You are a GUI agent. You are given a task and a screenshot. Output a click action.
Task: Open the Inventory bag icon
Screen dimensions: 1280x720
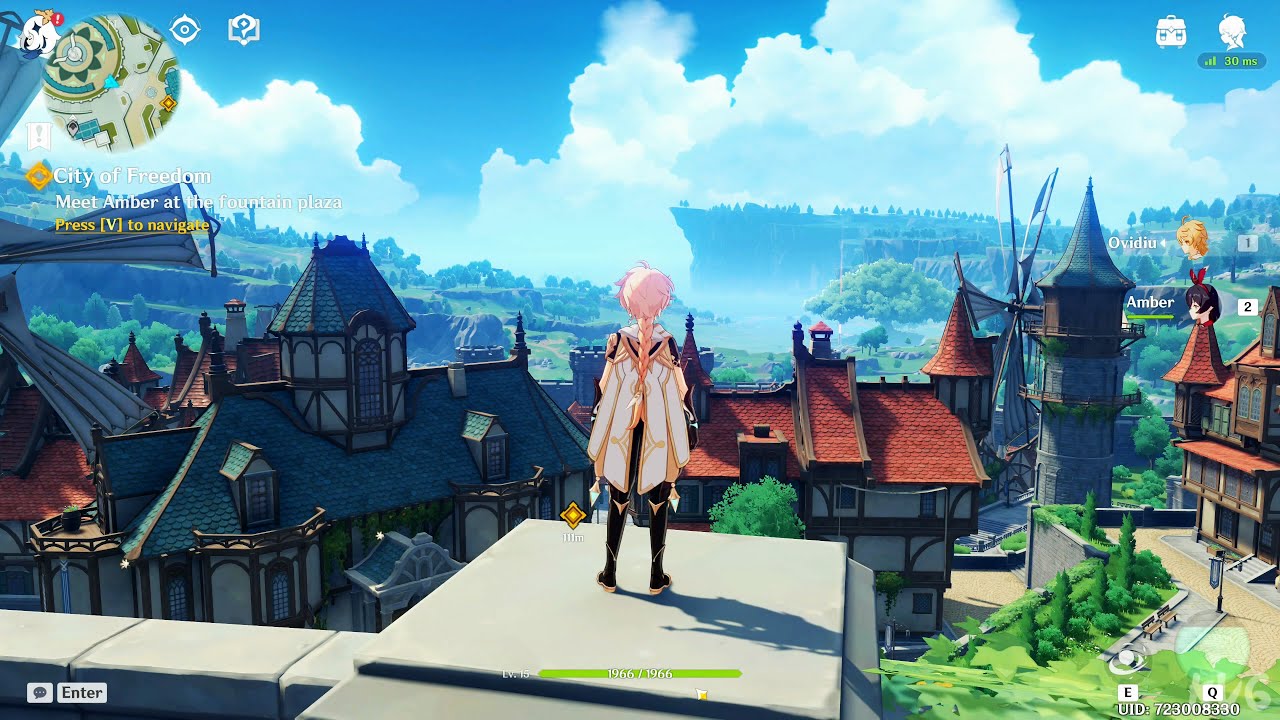tap(1170, 32)
